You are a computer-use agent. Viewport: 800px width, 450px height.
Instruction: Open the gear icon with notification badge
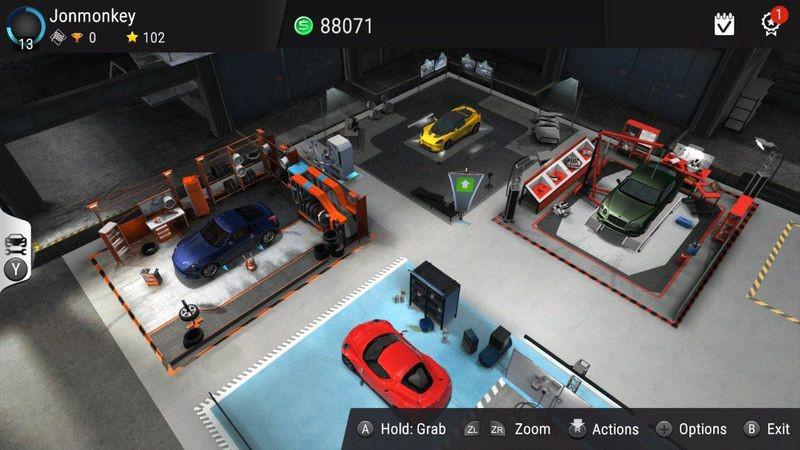tap(771, 24)
